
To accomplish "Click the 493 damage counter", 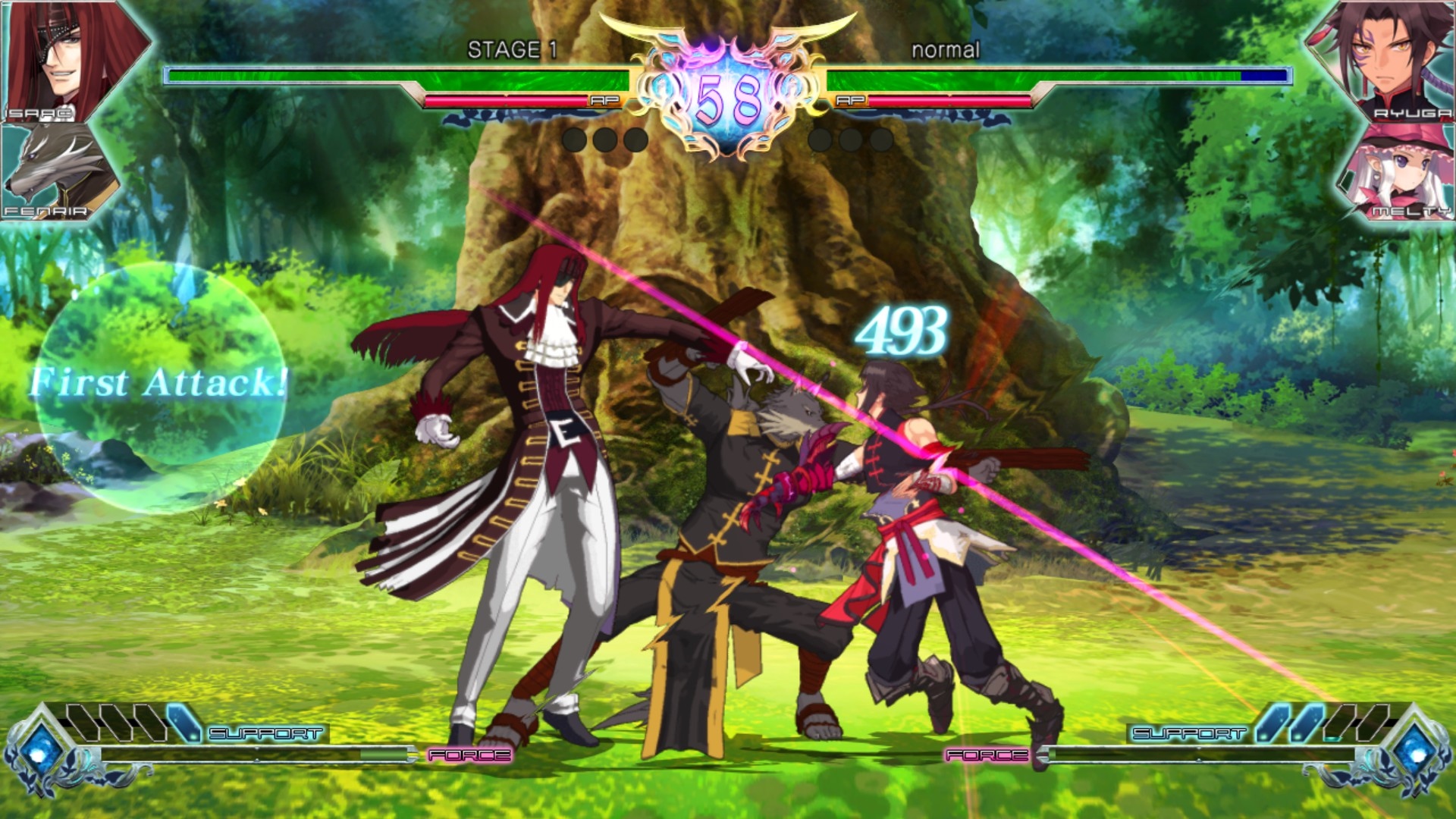I will (902, 328).
